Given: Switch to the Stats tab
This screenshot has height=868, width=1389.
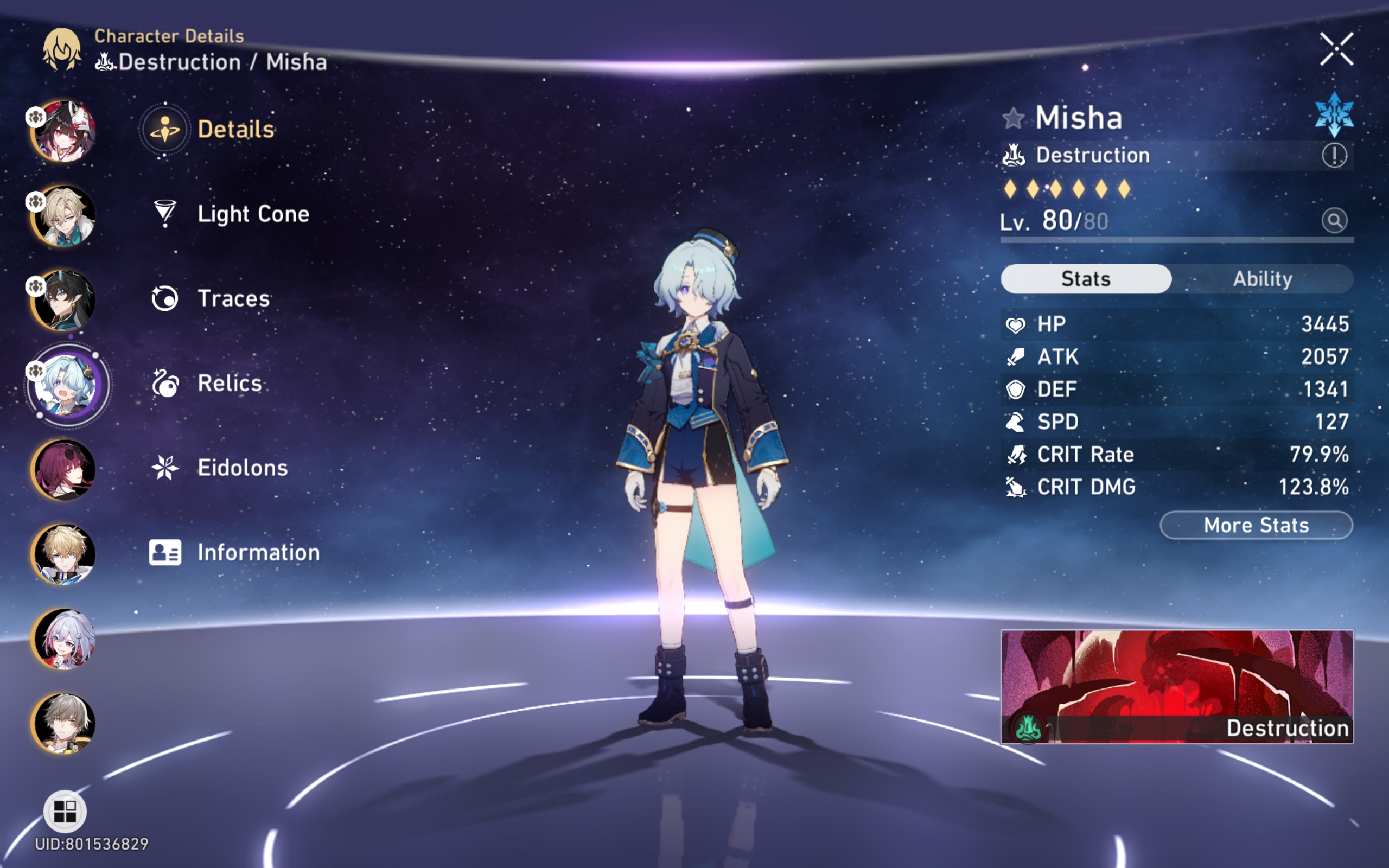Looking at the screenshot, I should click(1085, 278).
